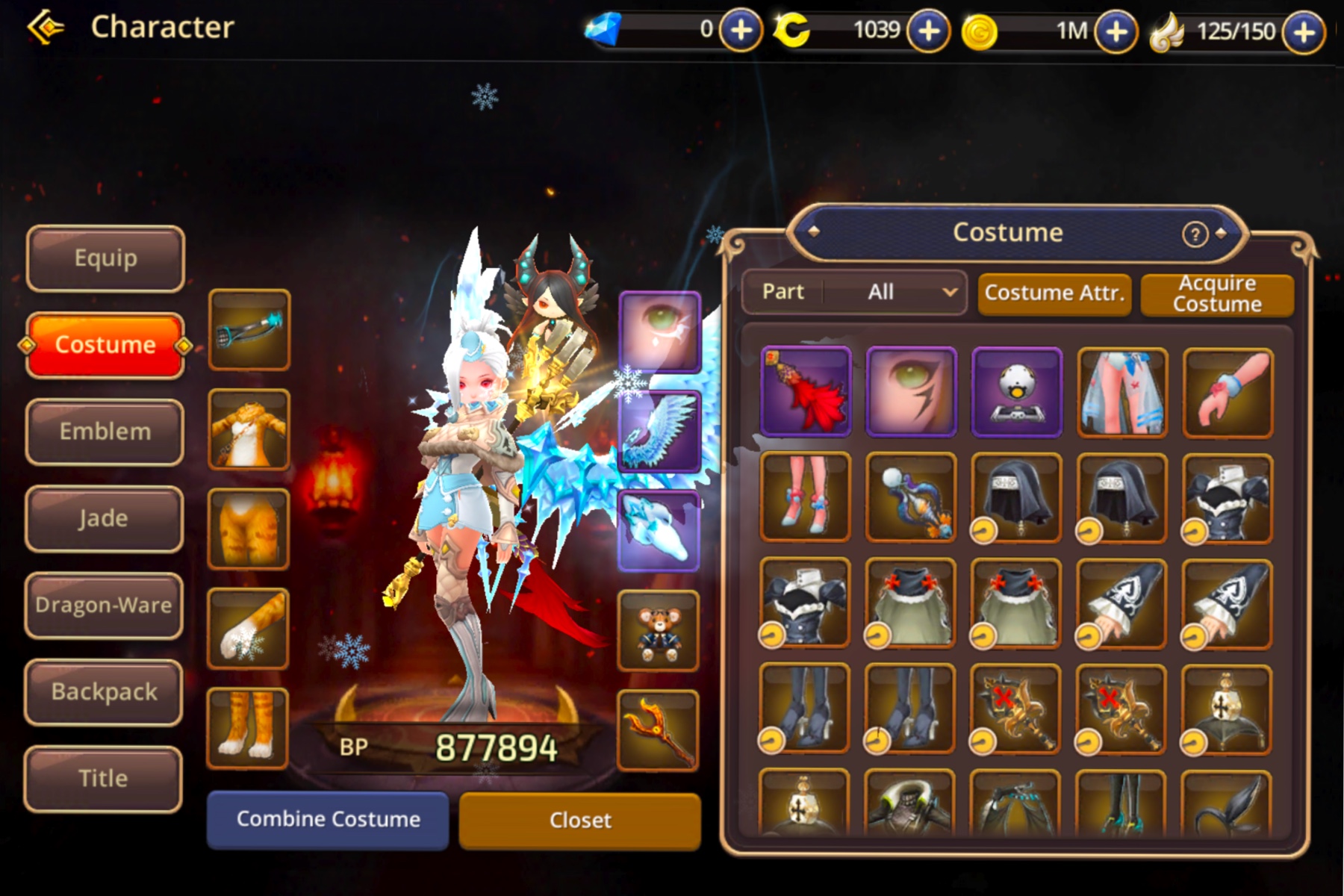Choose the red fan costume item

point(806,391)
